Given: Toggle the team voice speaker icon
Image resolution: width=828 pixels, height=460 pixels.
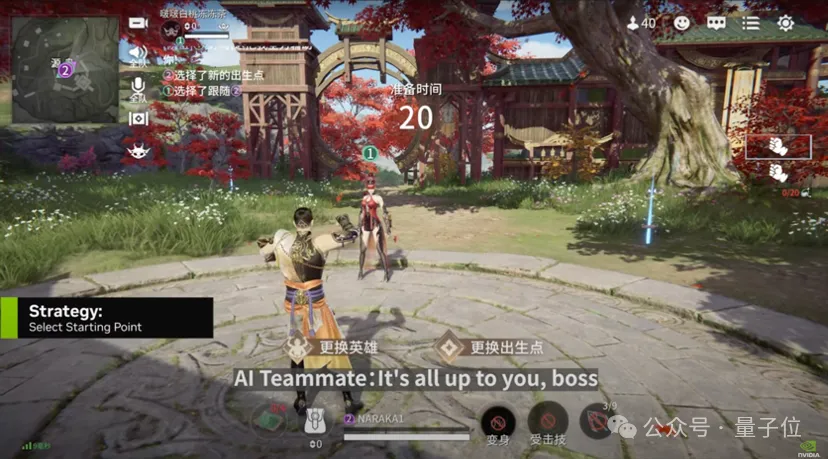Looking at the screenshot, I should point(138,53).
